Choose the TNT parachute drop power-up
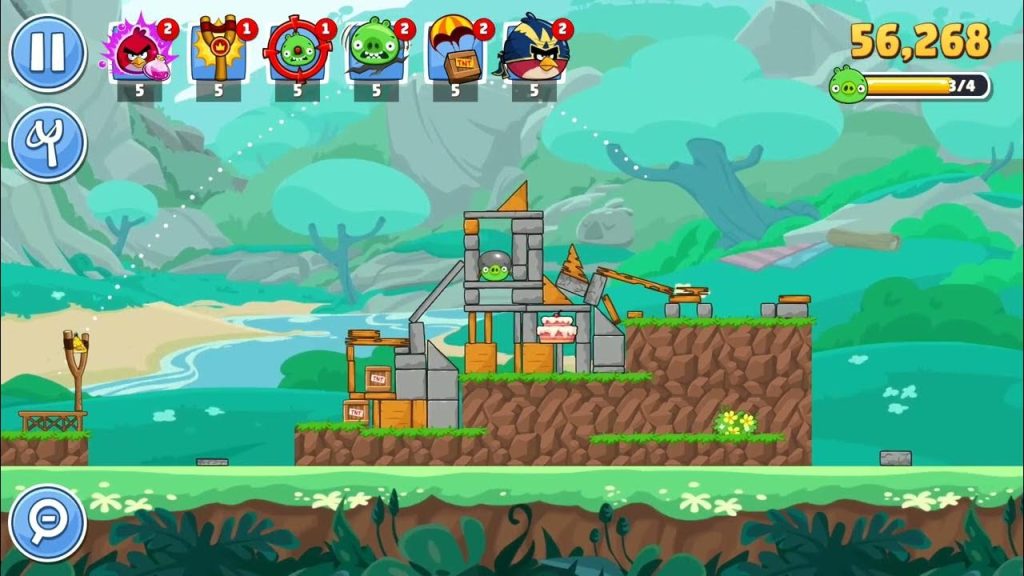 (x=455, y=52)
